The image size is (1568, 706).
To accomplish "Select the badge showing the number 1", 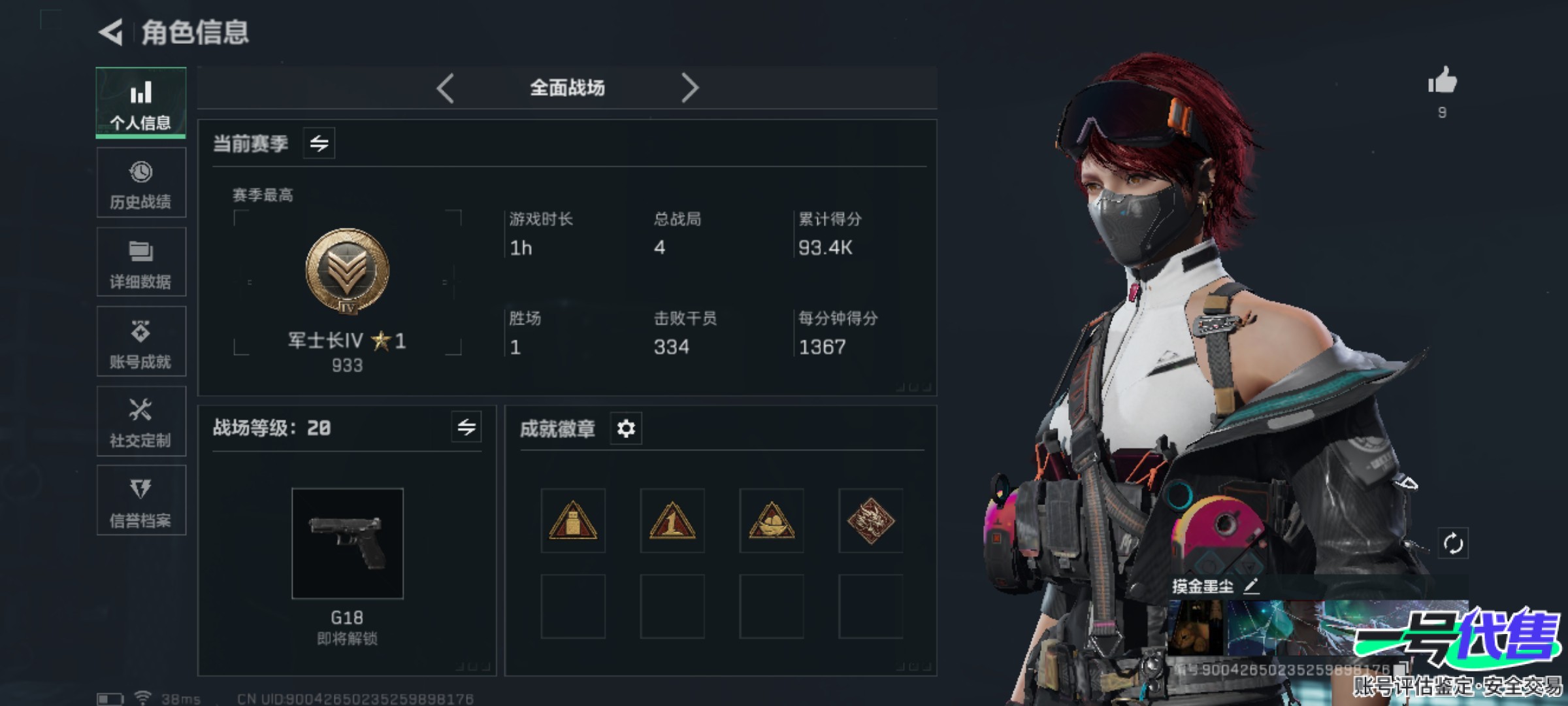I will (x=672, y=521).
